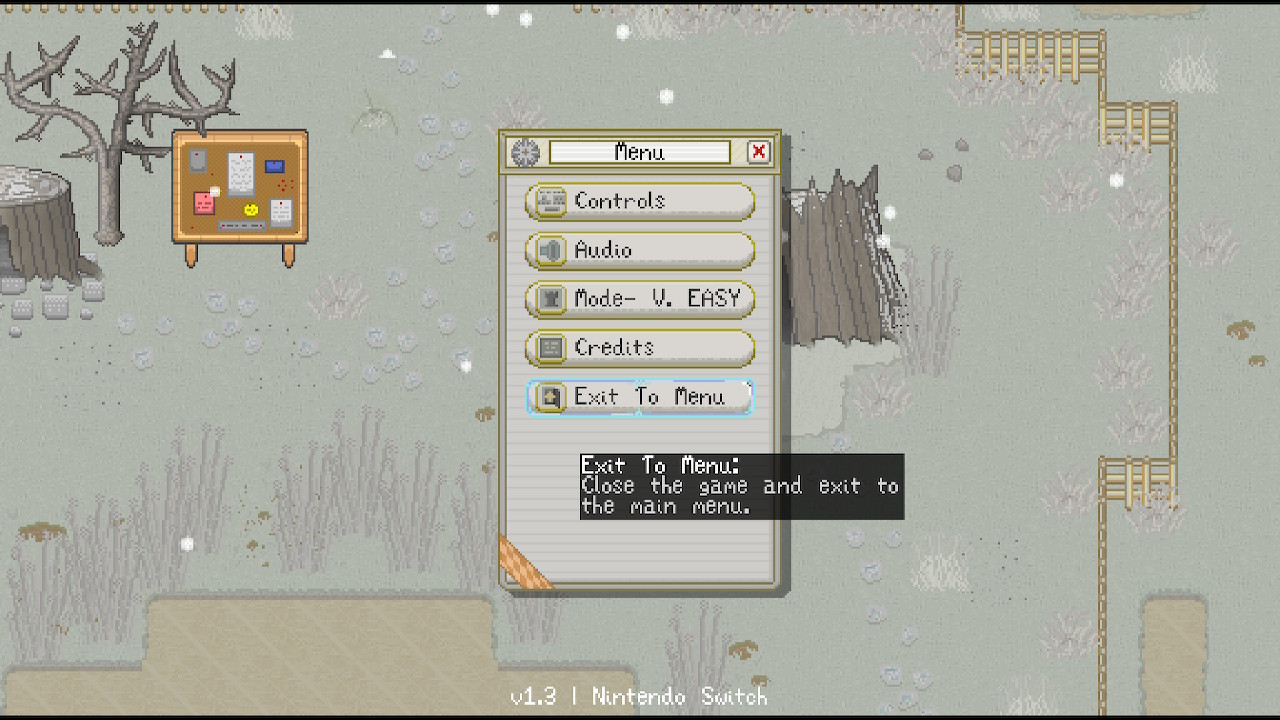Choose Exit To Menu
Image resolution: width=1280 pixels, height=720 pixels.
(x=639, y=397)
